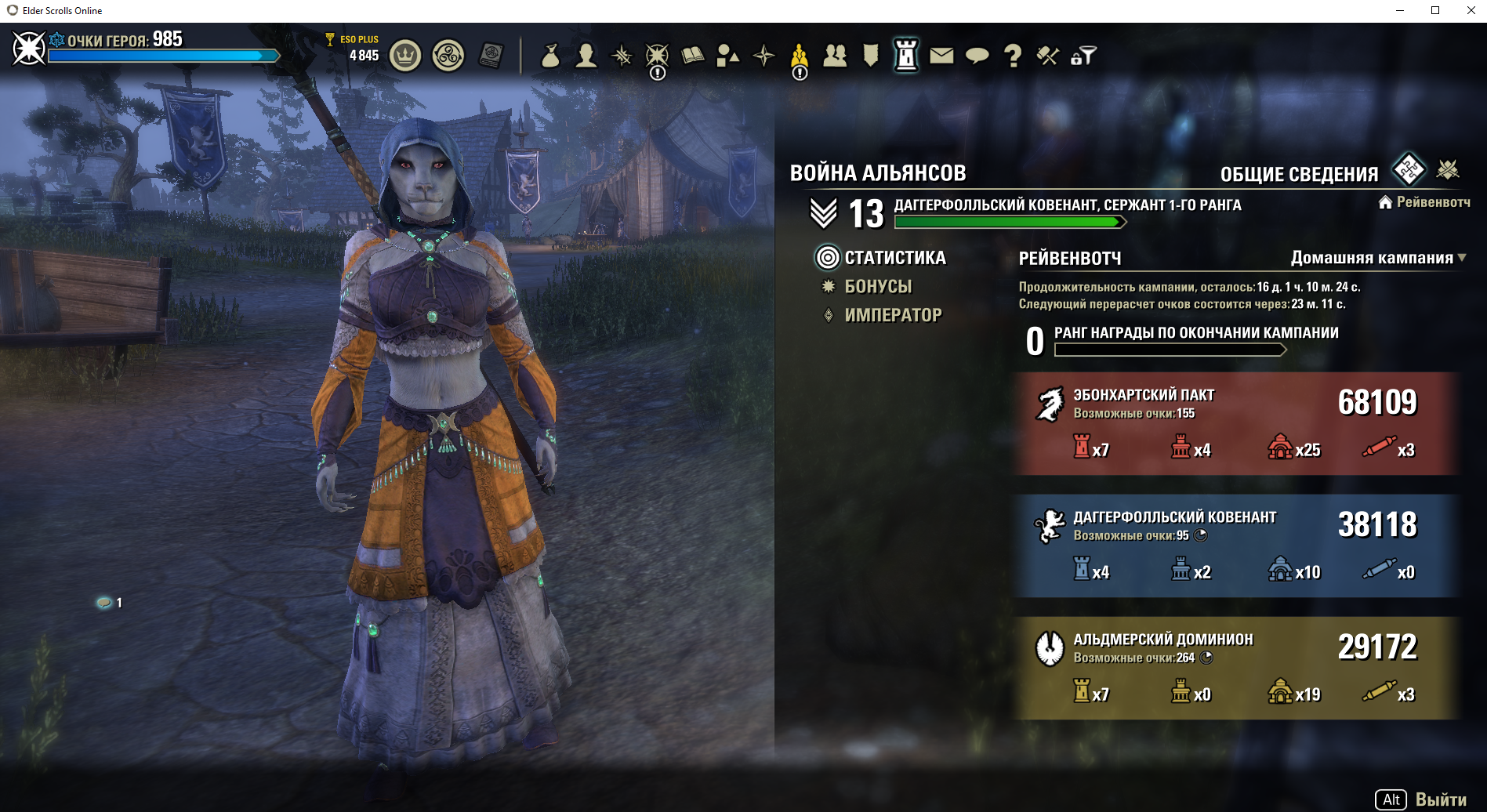Open the map four-point star icon
The height and width of the screenshot is (812, 1487).
click(x=763, y=56)
